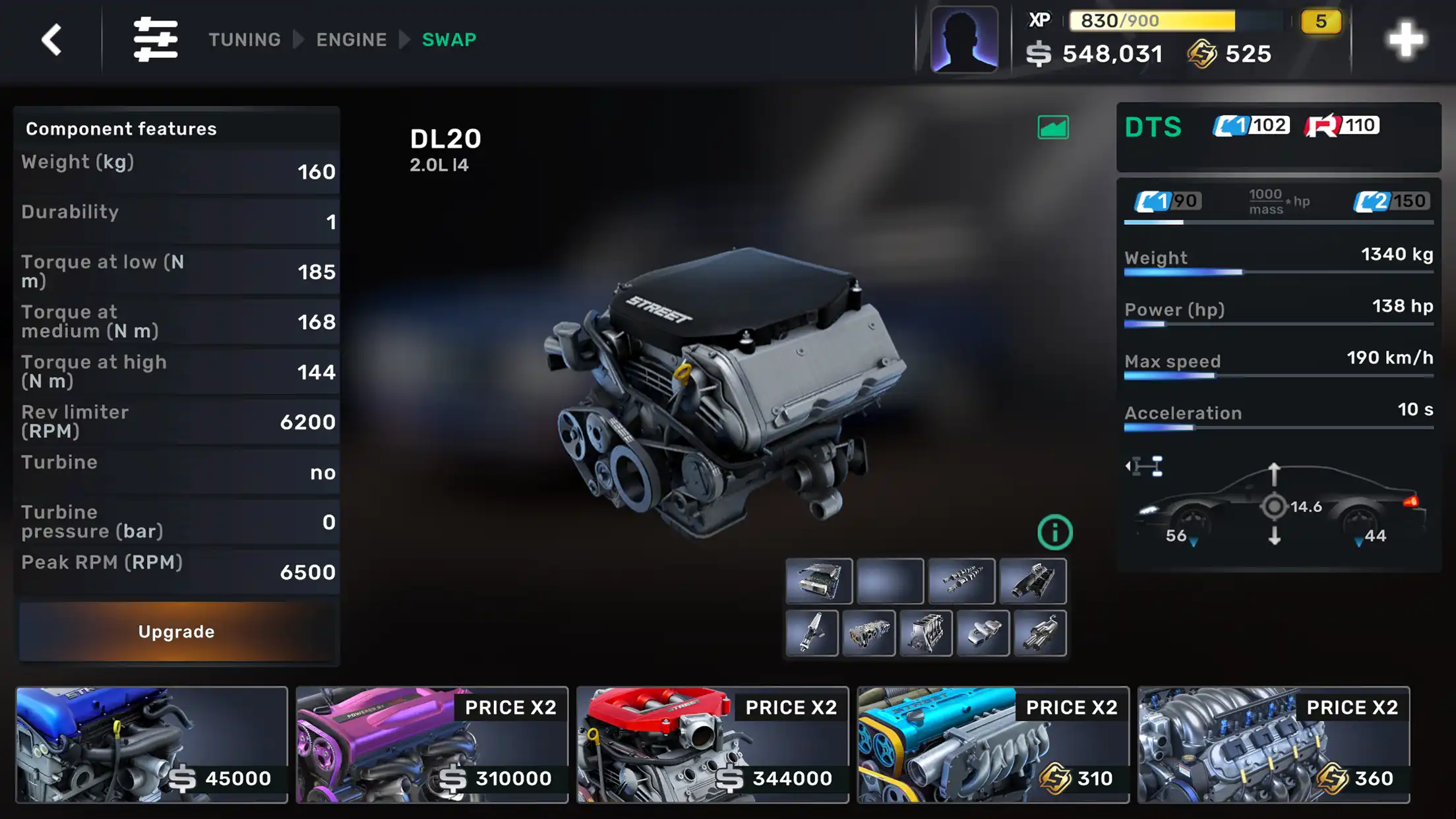The width and height of the screenshot is (1456, 819).
Task: Switch to the ENGINE breadcrumb tab
Action: [351, 40]
